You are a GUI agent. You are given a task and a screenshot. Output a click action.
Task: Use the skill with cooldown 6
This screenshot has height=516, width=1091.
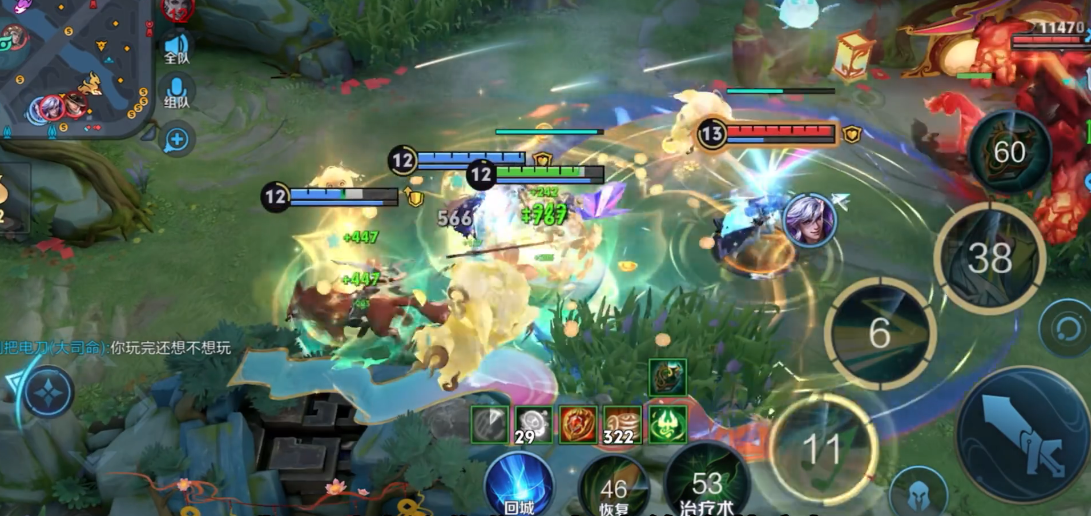click(x=880, y=333)
